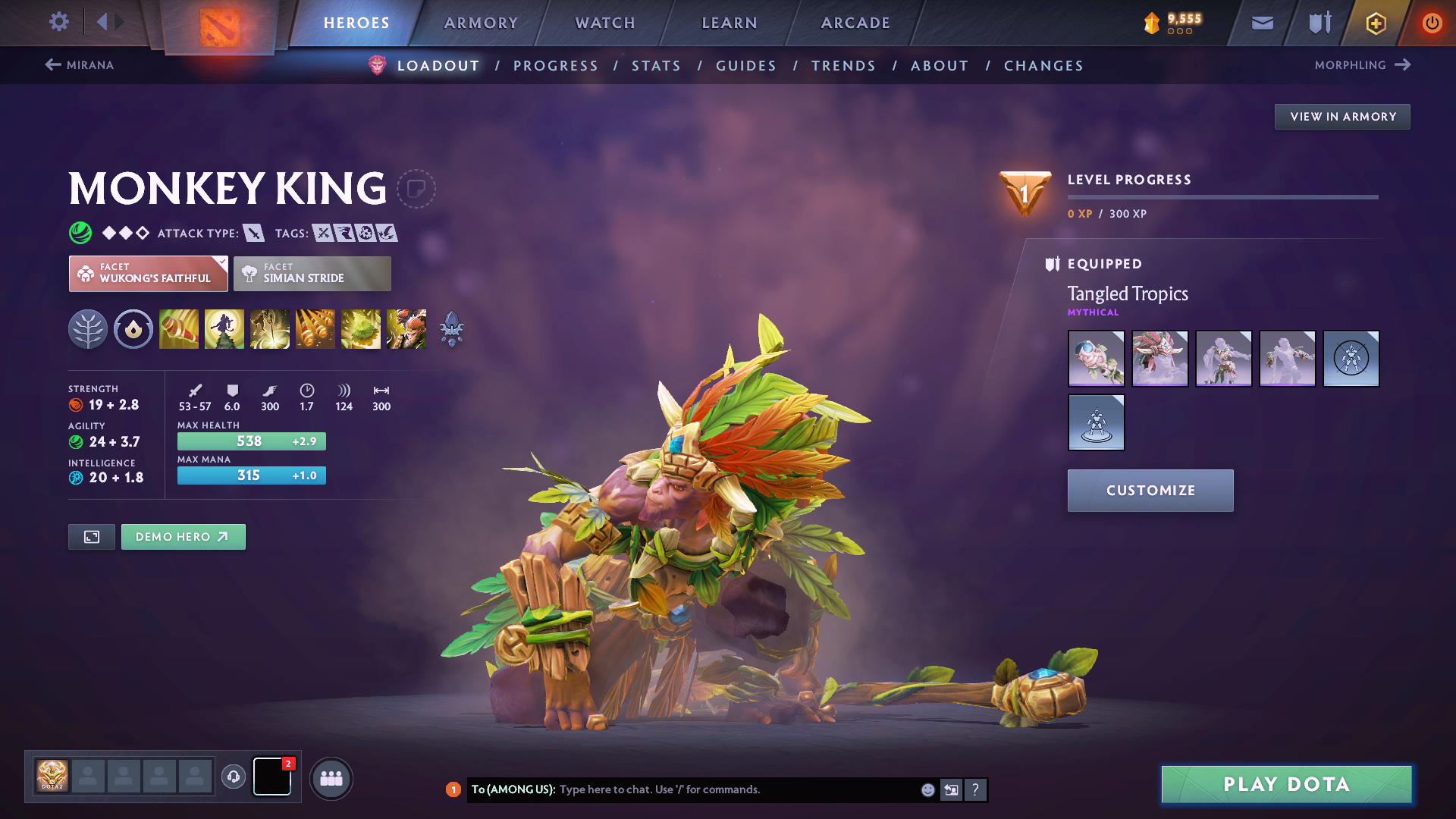Open the friends list icon
Viewport: 1456px width, 819px height.
pos(331,778)
